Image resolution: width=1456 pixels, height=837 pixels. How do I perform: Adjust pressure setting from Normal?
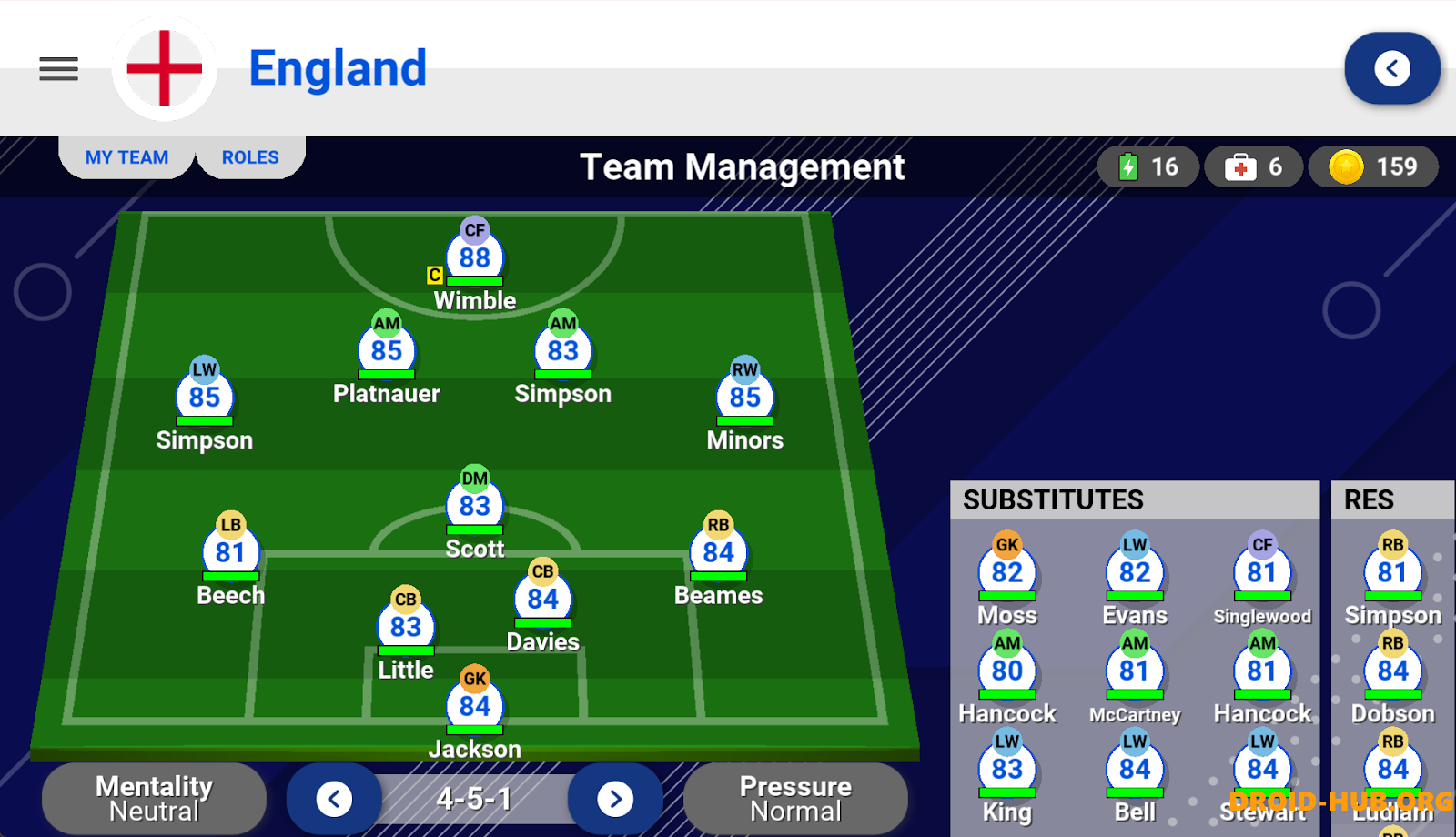pos(794,798)
